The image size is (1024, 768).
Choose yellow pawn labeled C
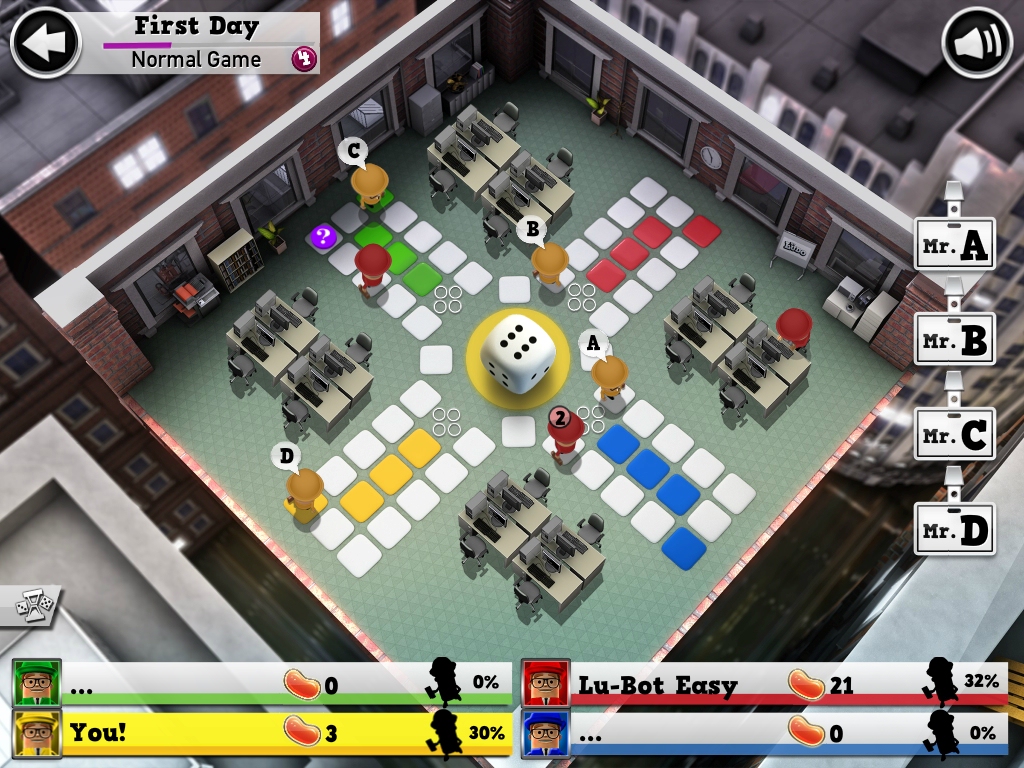[x=369, y=184]
